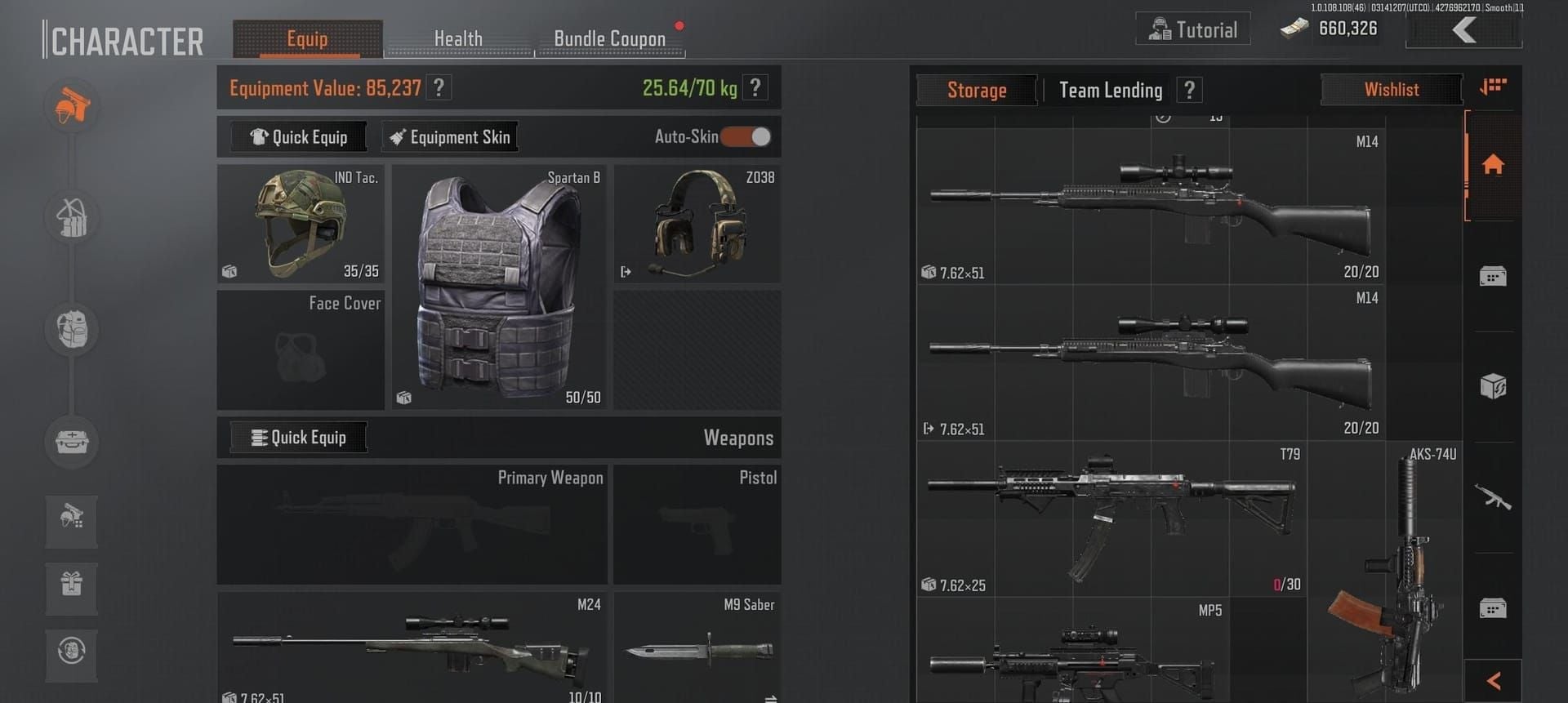The image size is (1568, 703).
Task: Switch from Storage to Wishlist
Action: 1392,89
